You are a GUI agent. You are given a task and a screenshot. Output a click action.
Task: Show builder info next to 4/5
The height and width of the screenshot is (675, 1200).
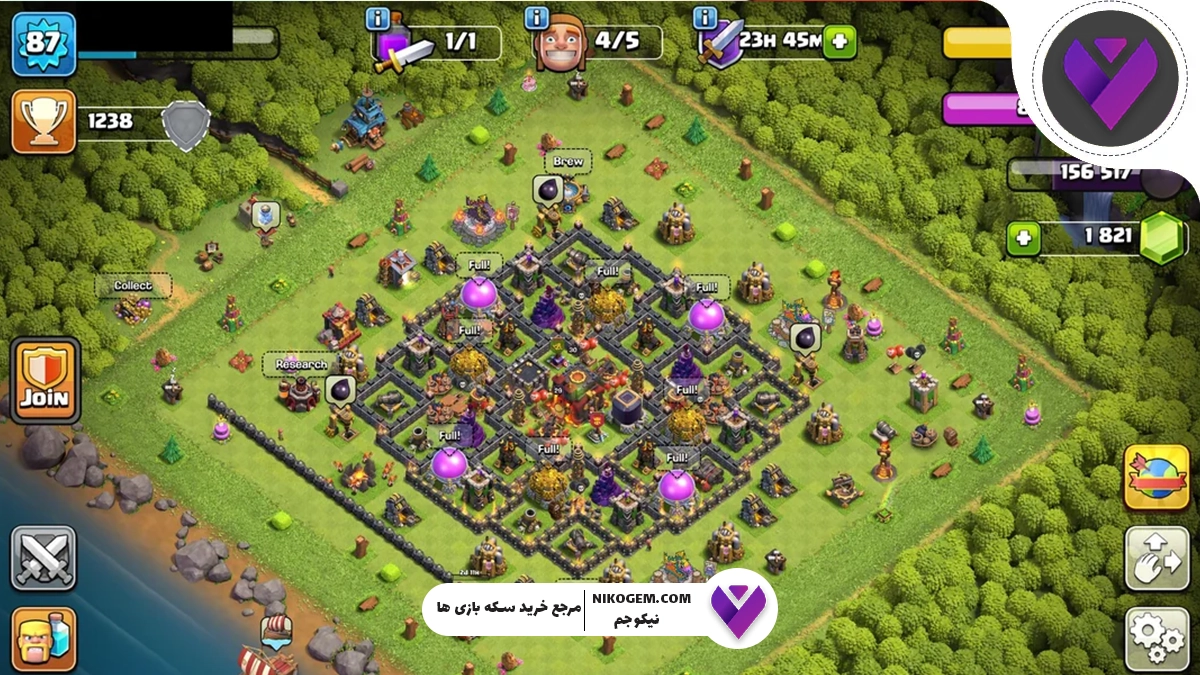(538, 18)
